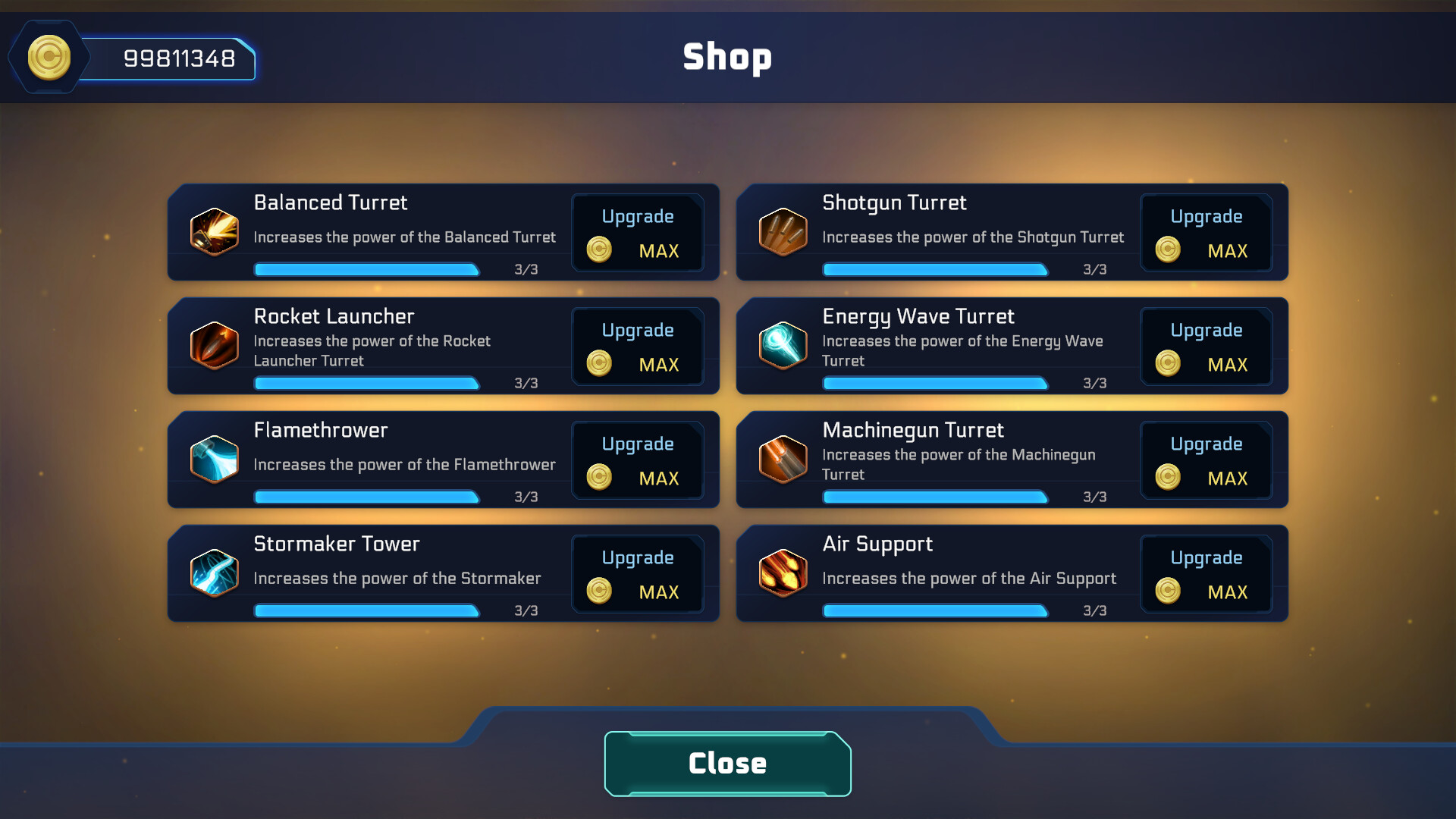This screenshot has height=819, width=1456.
Task: Click the coin icon next to the balance
Action: (x=49, y=56)
